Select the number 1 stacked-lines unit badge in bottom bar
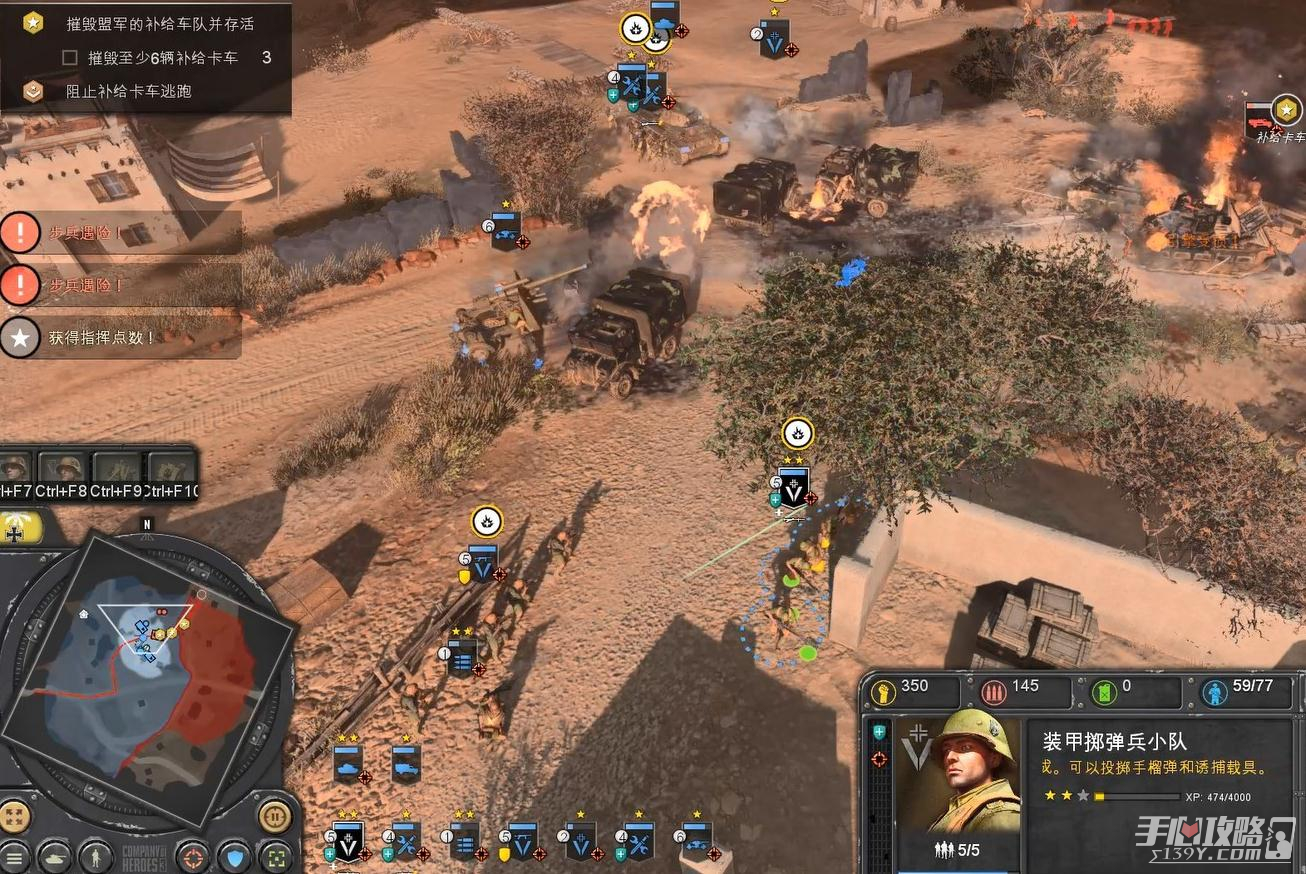This screenshot has width=1306, height=874. (463, 842)
